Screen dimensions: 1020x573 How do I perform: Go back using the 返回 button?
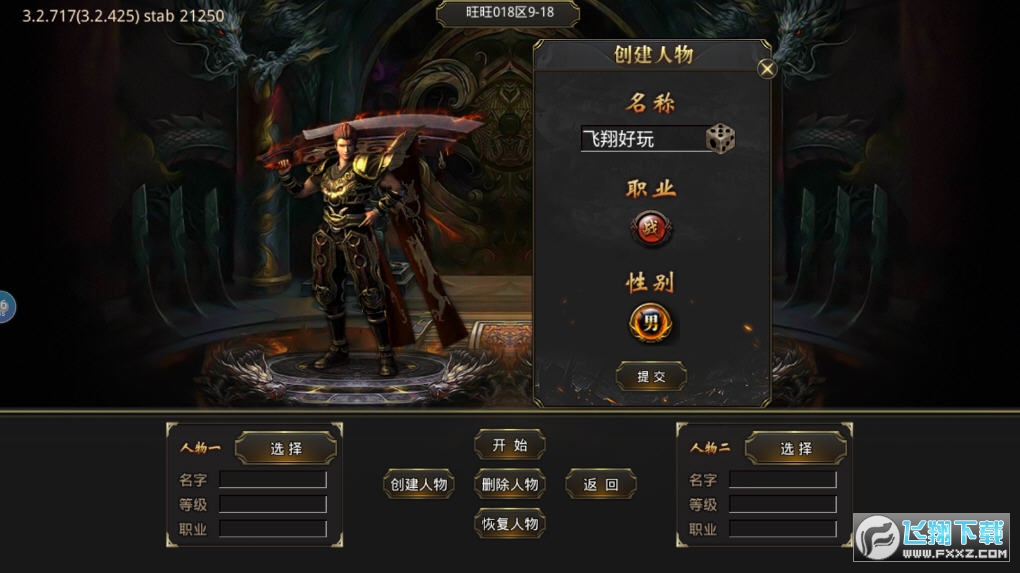coord(601,484)
